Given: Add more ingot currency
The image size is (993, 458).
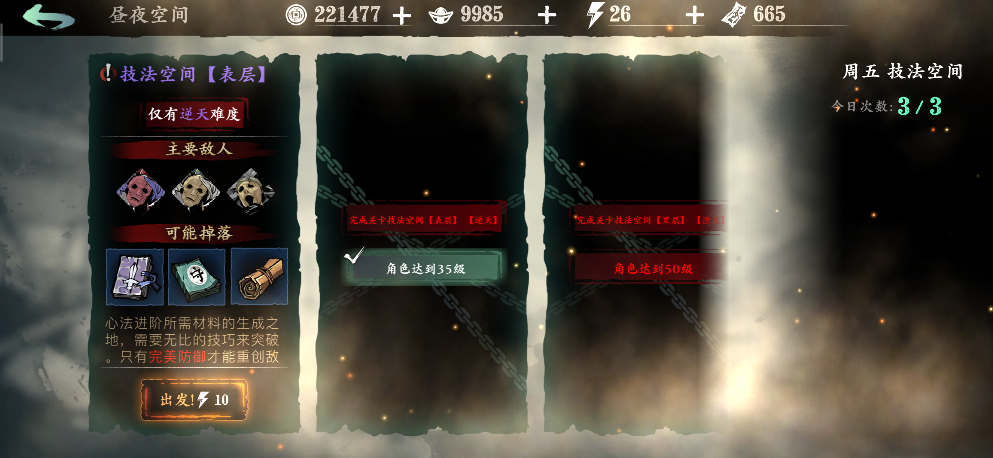Looking at the screenshot, I should coord(546,15).
